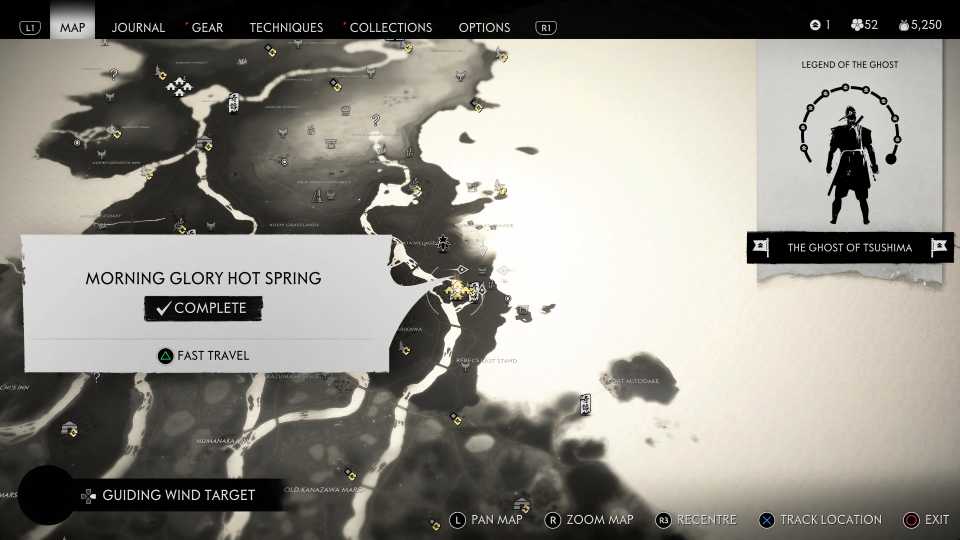Open the Options tab

(484, 27)
